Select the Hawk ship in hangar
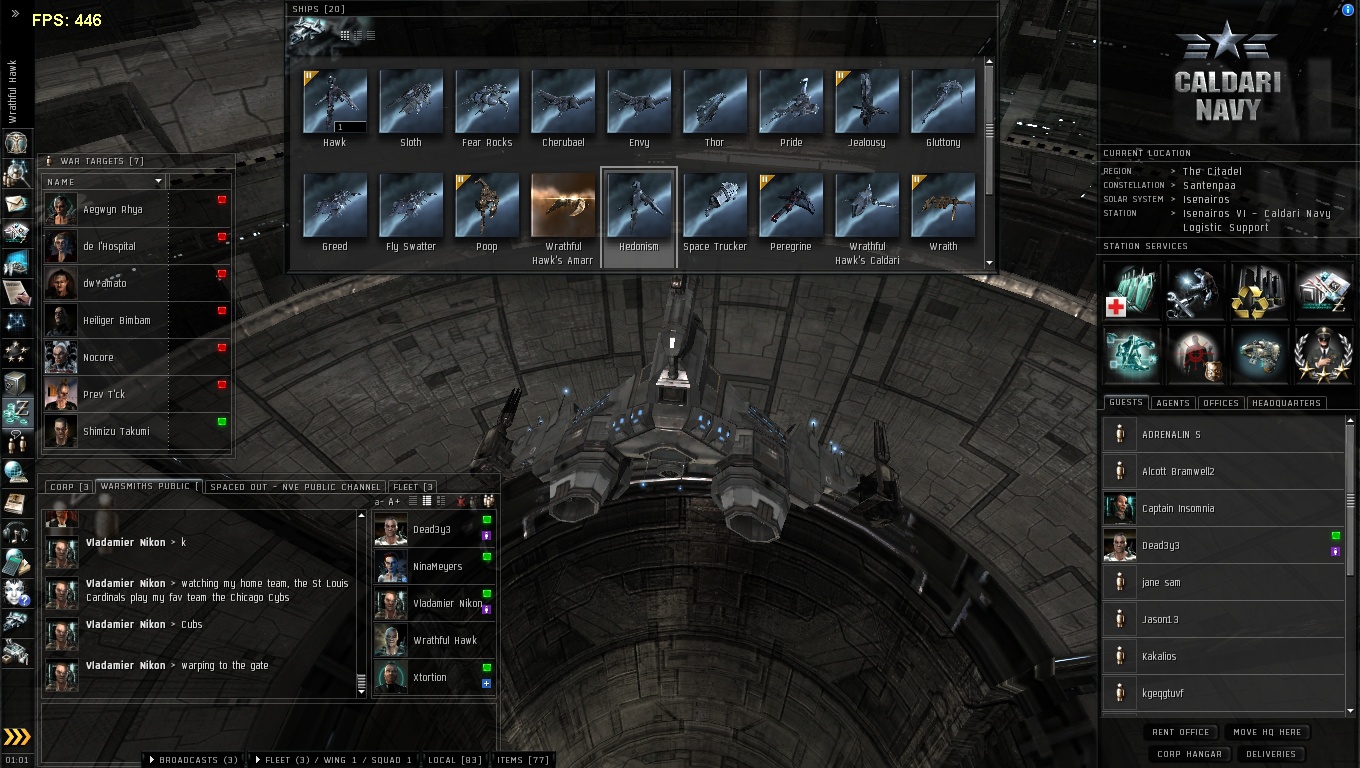 (x=335, y=101)
